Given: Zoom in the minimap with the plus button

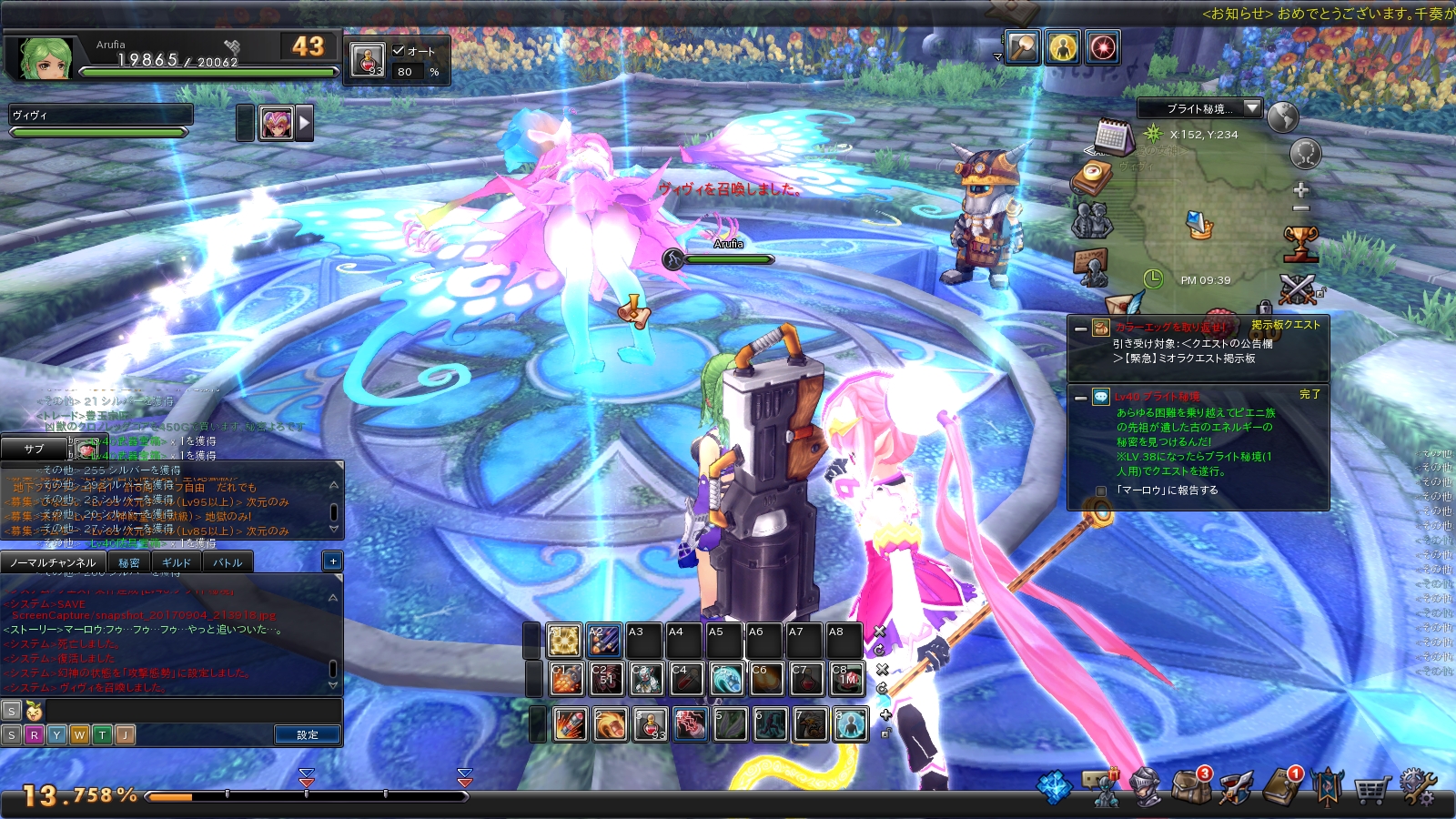Looking at the screenshot, I should [1301, 189].
